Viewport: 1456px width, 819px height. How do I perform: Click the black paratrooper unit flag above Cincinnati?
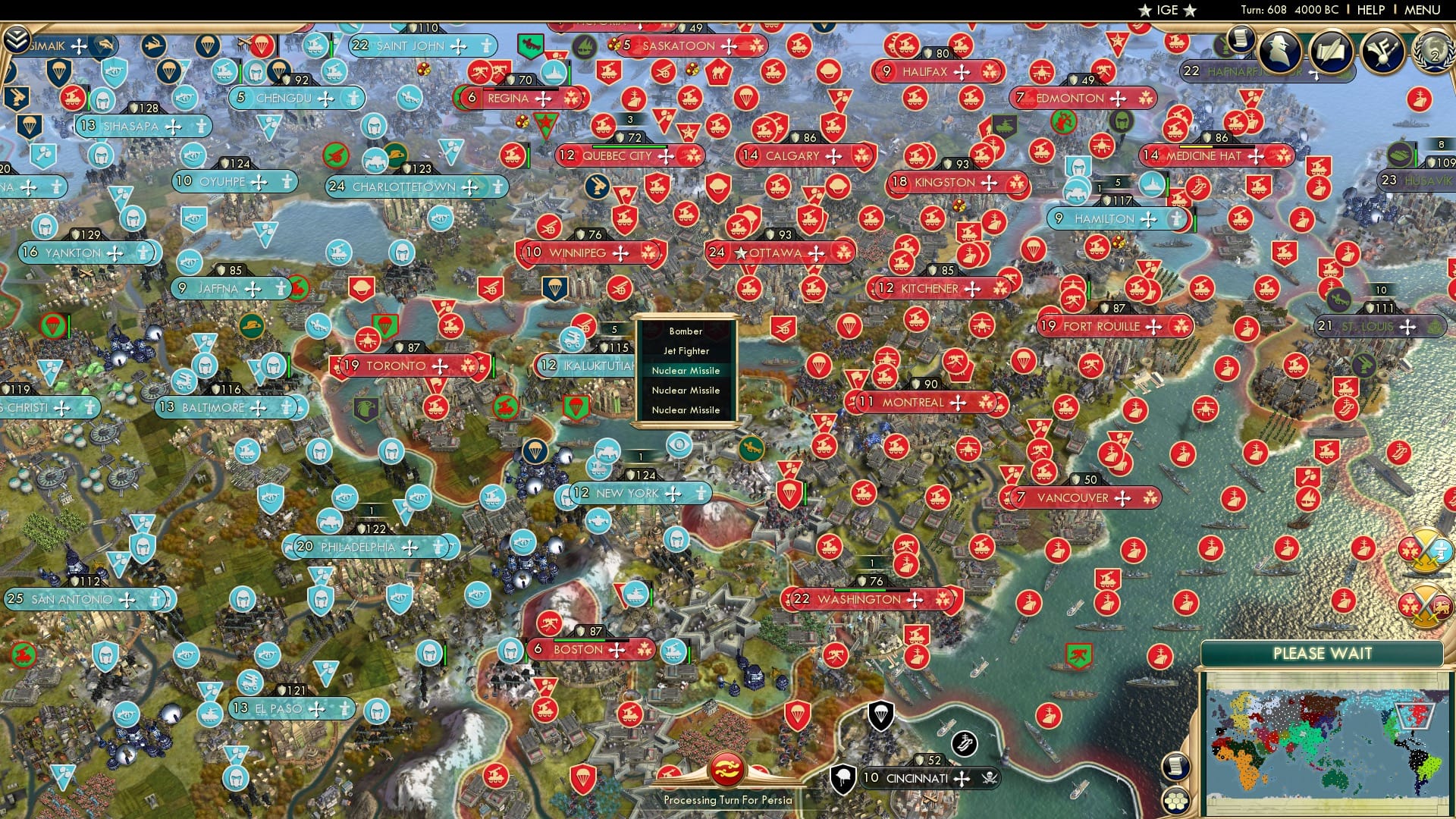pos(881,716)
